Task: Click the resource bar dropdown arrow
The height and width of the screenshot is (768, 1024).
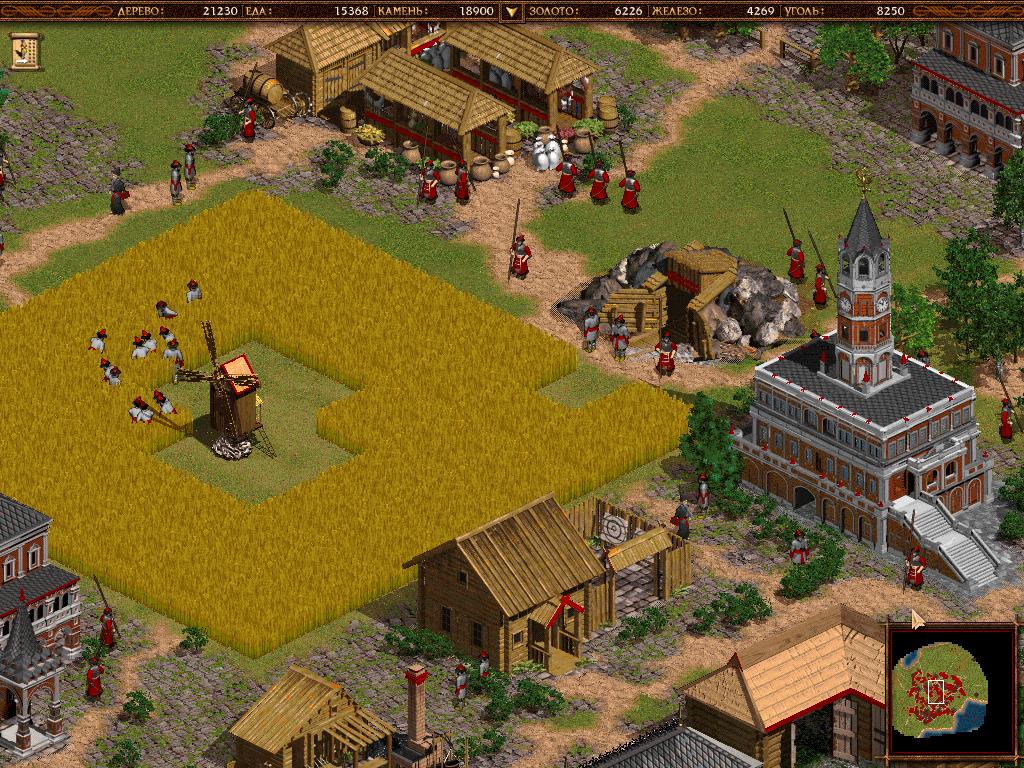Action: click(x=511, y=12)
